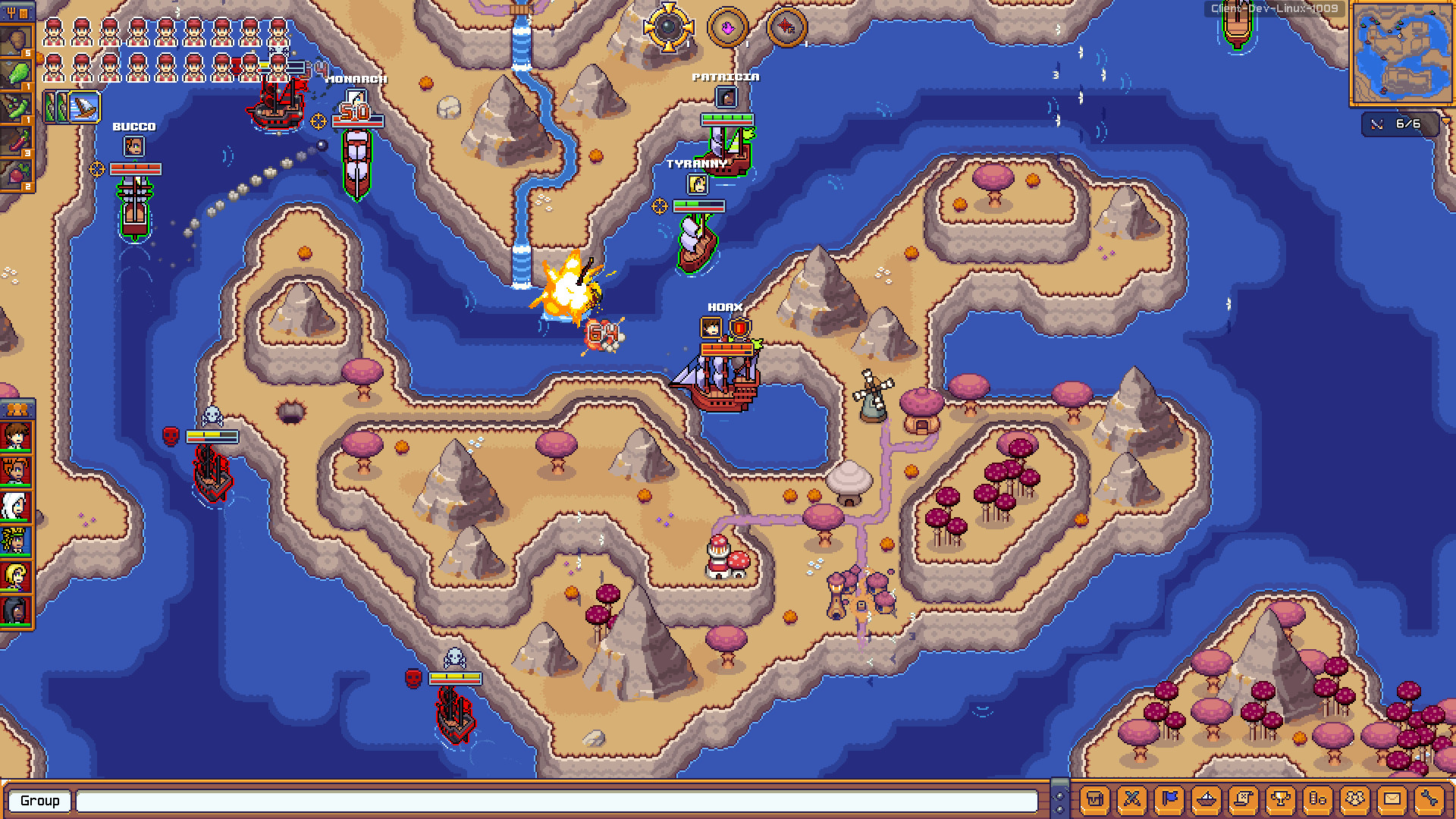Click the minimap in the corner
Screen dimensions: 1456x819
point(1400,53)
